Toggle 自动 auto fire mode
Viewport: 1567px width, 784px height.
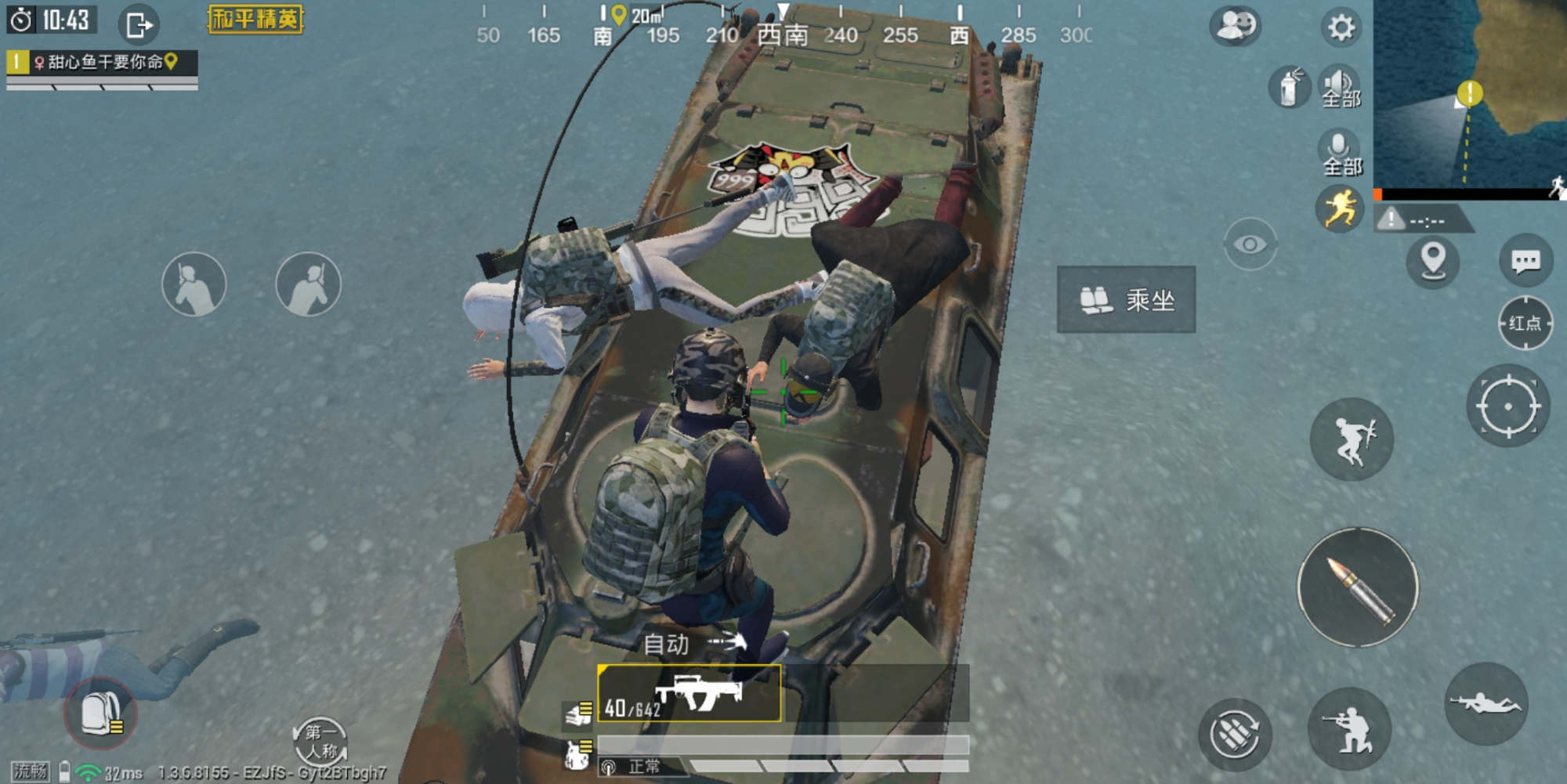[692, 644]
